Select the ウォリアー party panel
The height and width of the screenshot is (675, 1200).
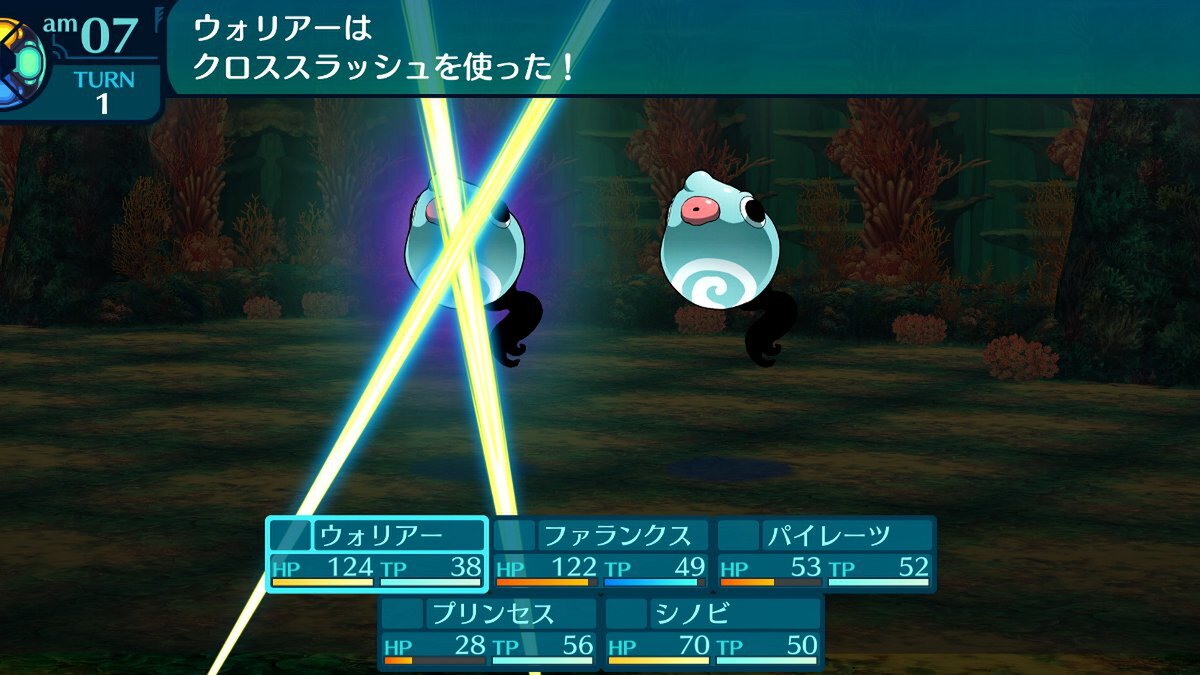point(377,554)
